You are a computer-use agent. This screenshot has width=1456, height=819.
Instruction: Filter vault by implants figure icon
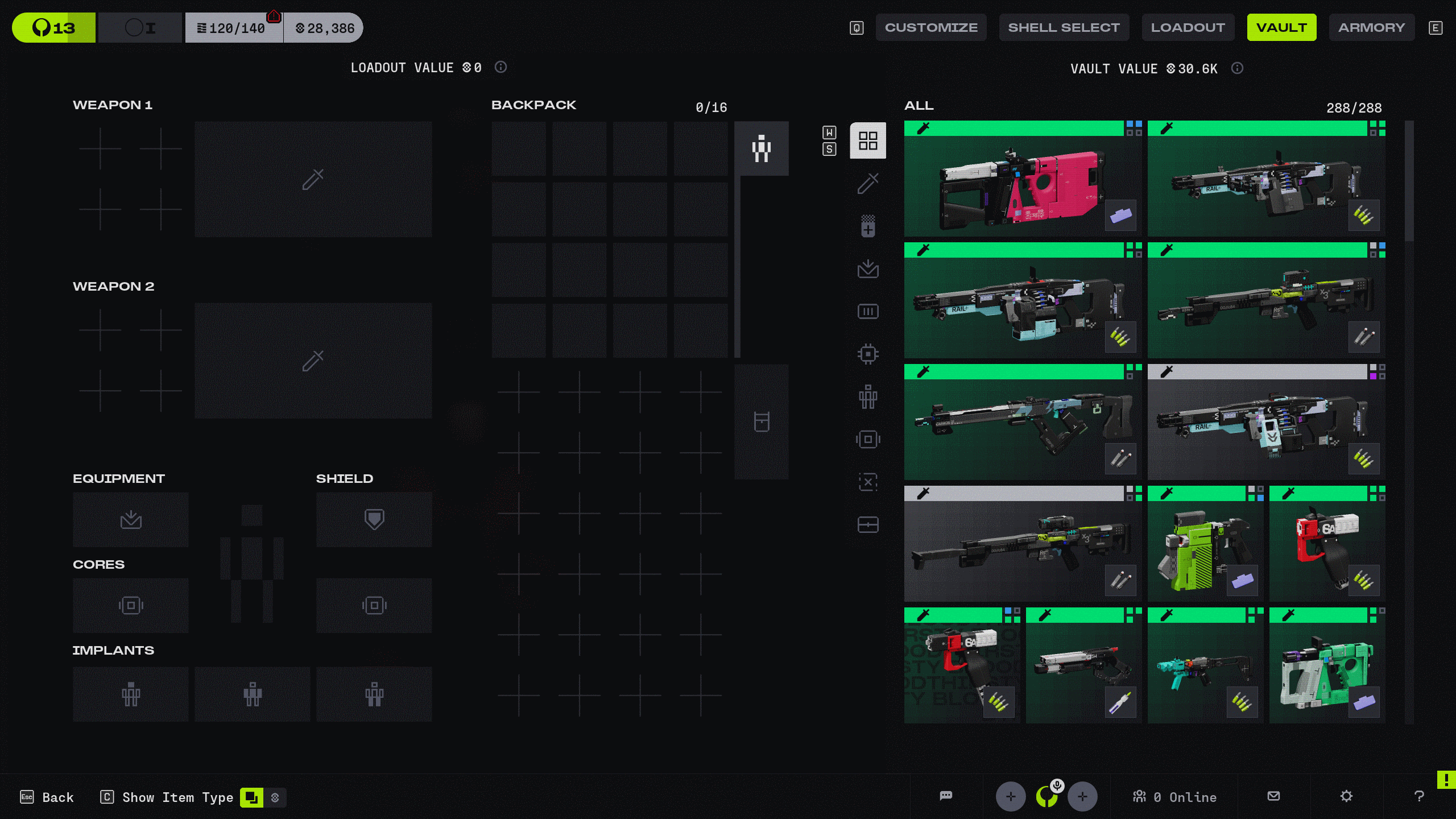pos(868,396)
